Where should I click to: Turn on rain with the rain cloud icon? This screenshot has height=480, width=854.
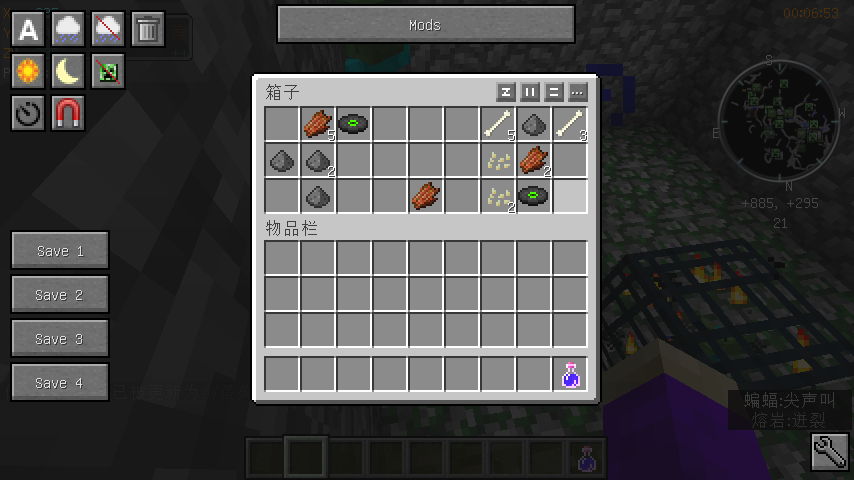click(x=68, y=29)
